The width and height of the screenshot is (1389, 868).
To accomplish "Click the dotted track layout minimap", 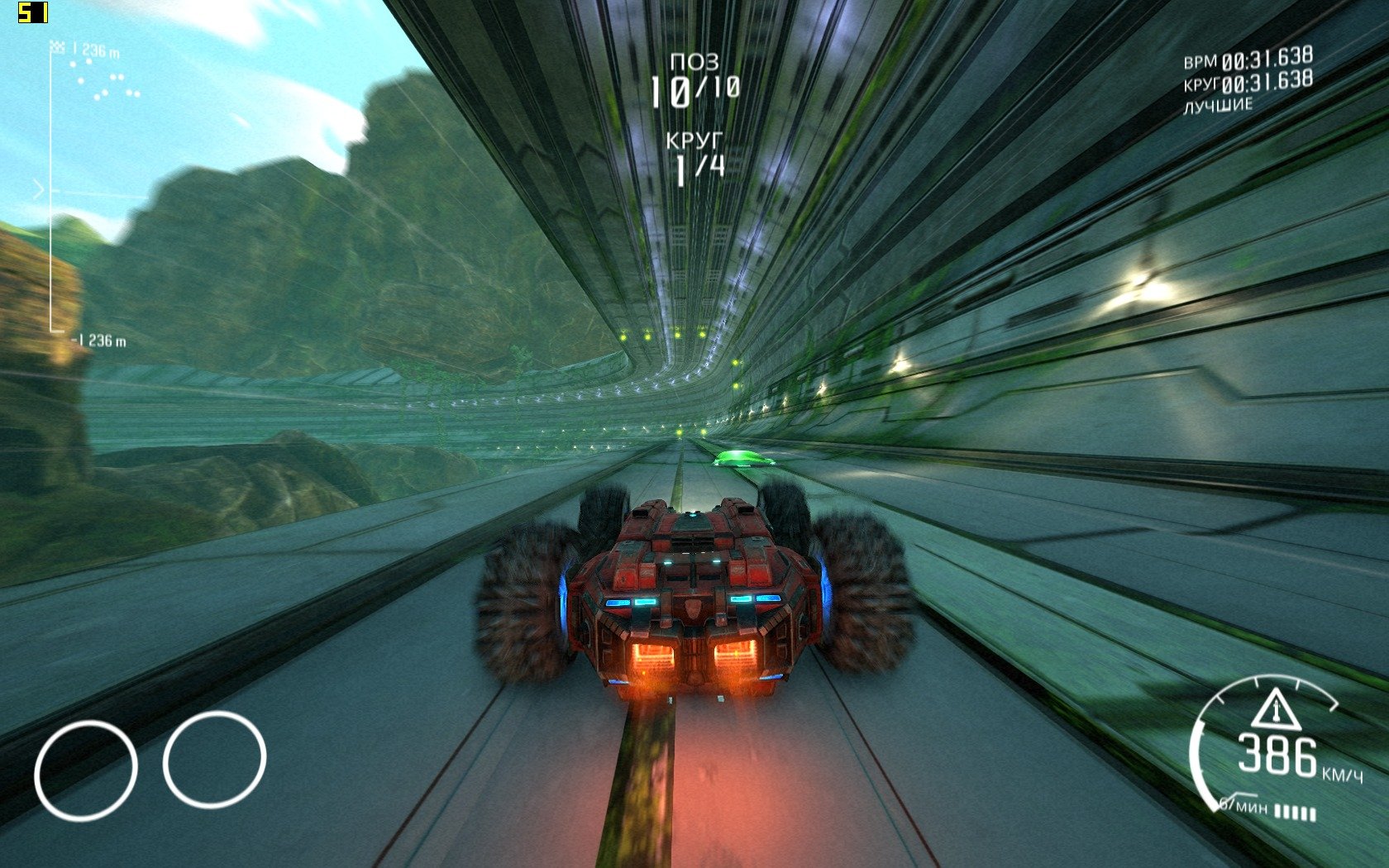I will [105, 80].
